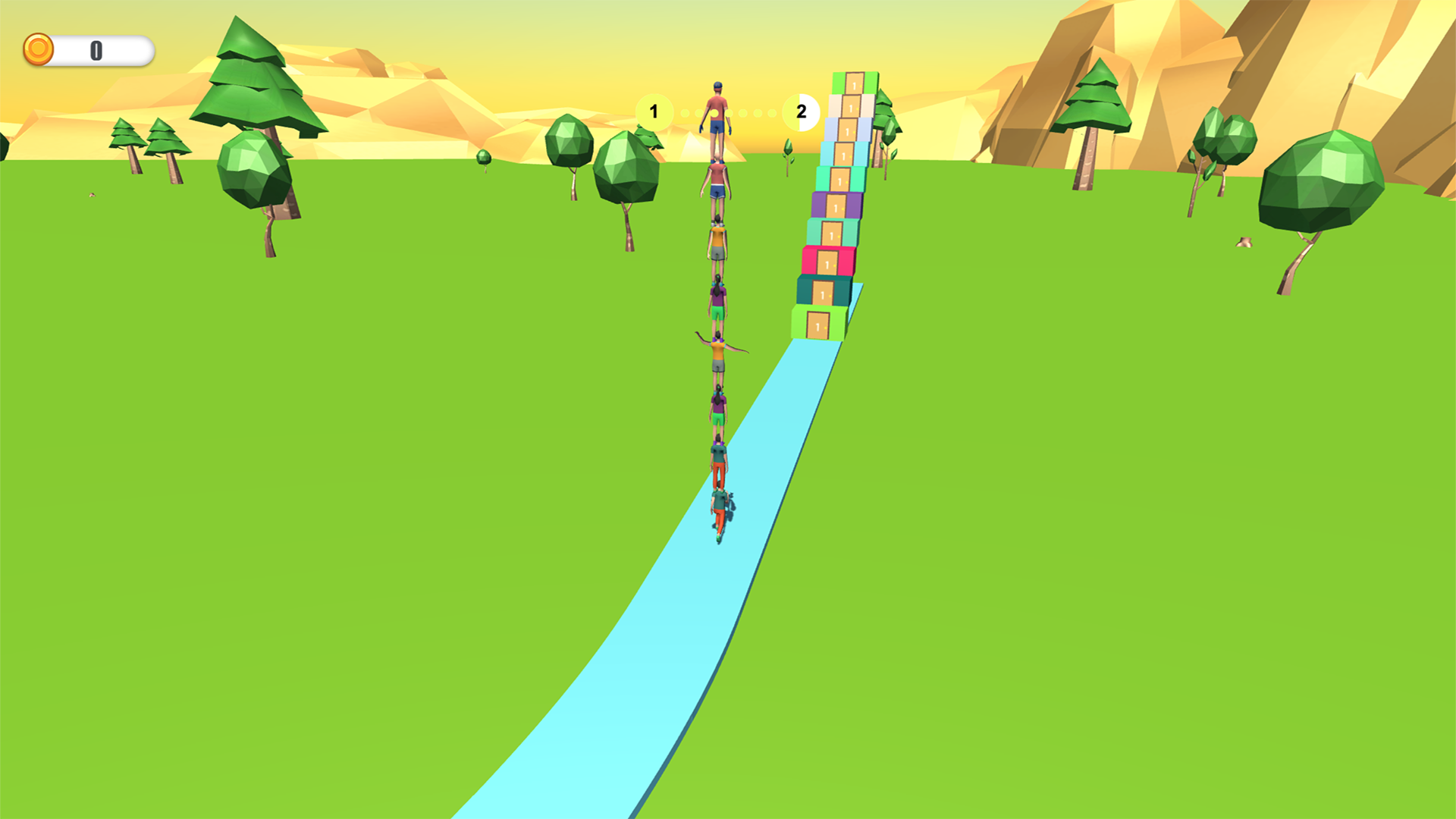Tap the bottom lime-green block of the stack
Viewport: 1456px width, 819px height.
pyautogui.click(x=818, y=325)
